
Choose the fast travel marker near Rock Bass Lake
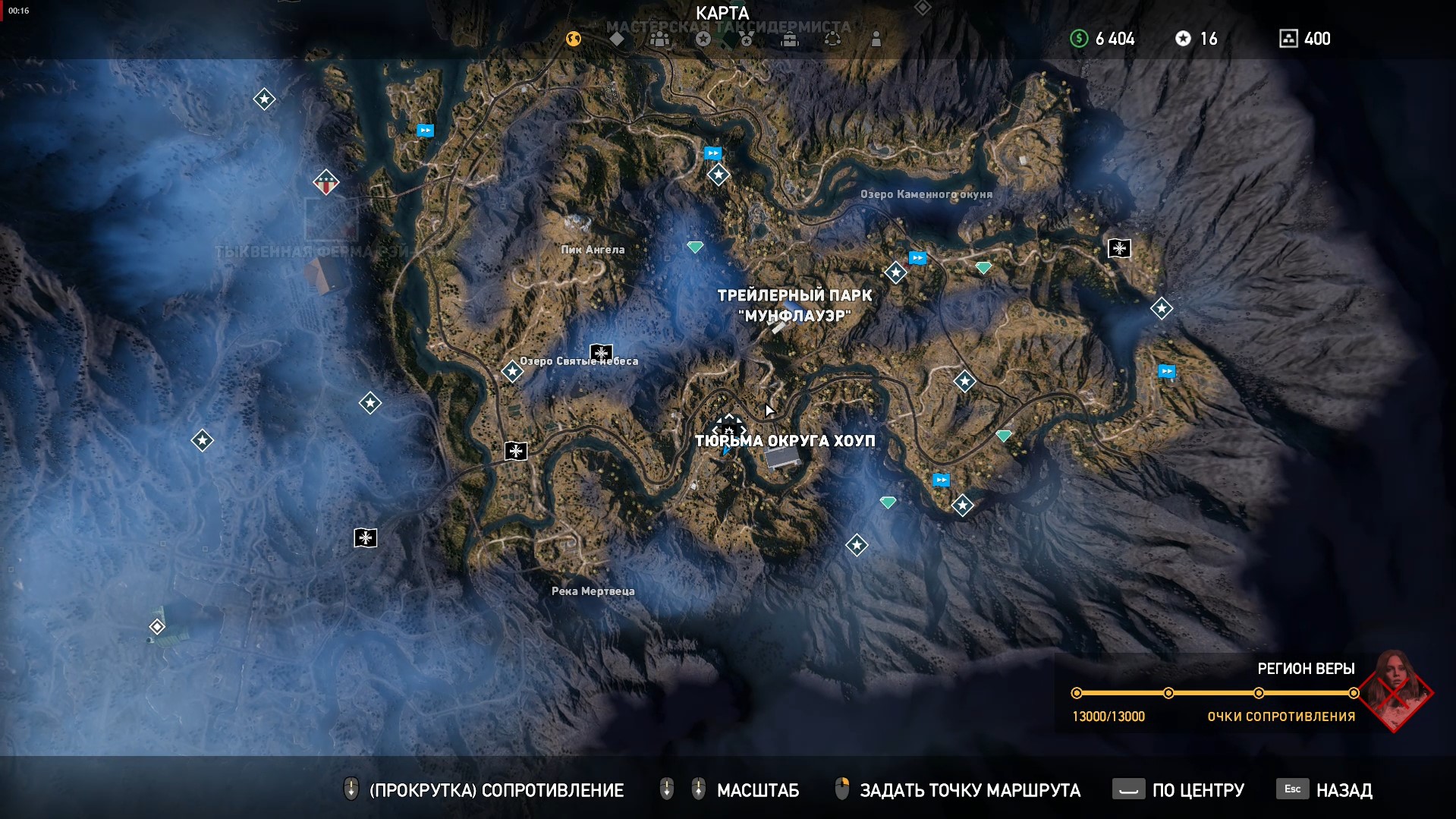click(x=917, y=258)
